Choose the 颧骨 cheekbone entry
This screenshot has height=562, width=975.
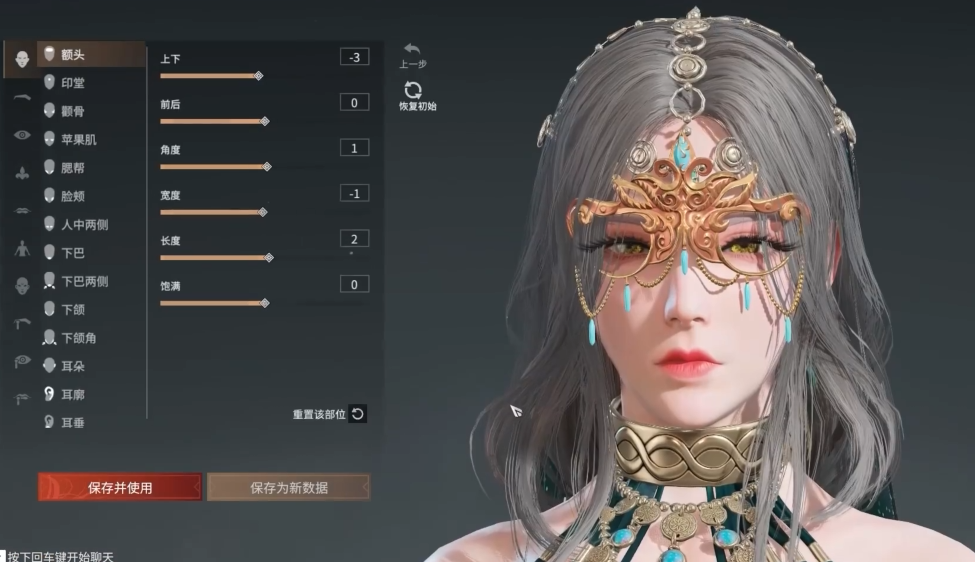(x=73, y=111)
